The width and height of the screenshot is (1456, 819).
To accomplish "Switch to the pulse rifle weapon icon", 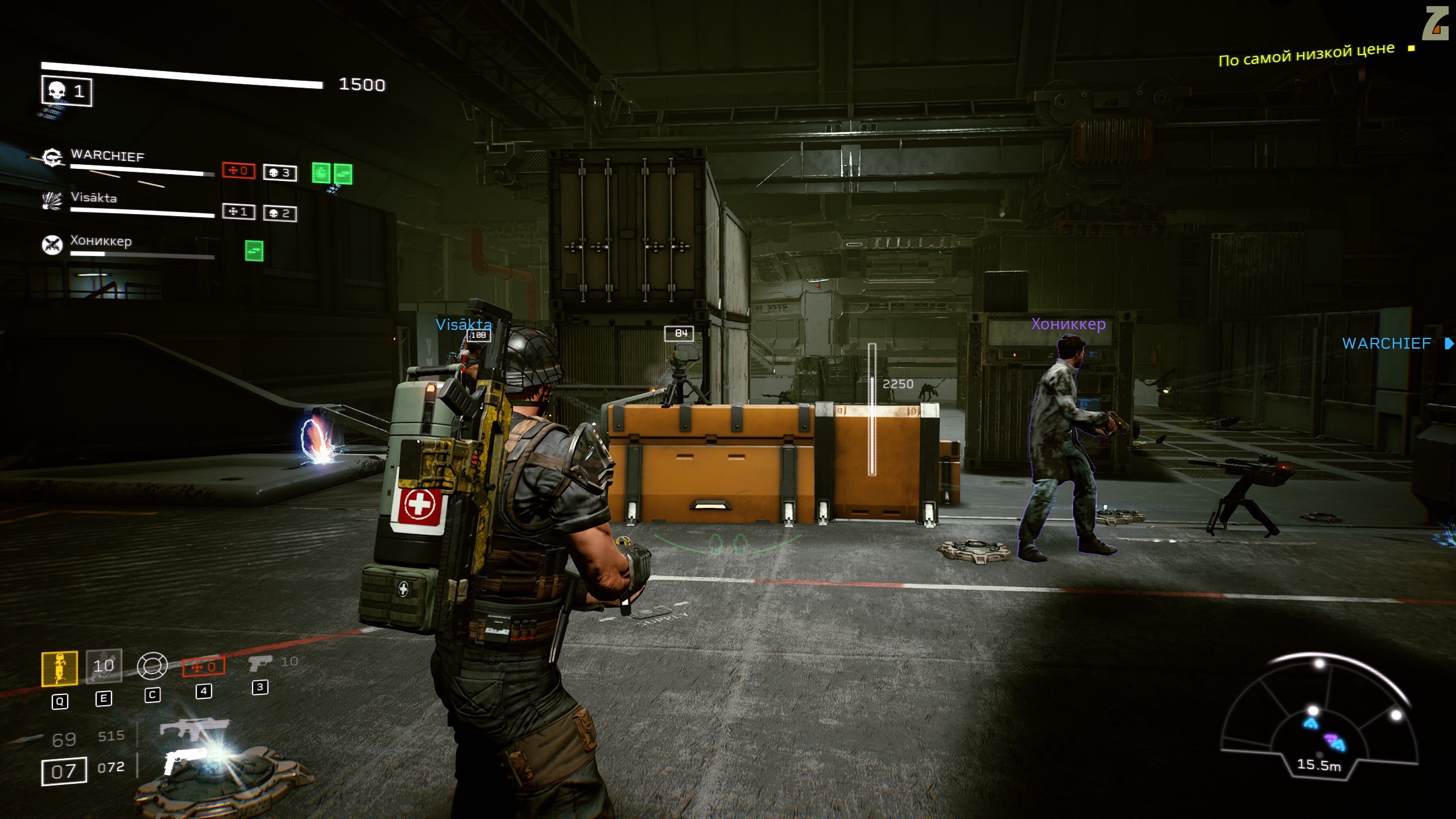I will coord(193,728).
